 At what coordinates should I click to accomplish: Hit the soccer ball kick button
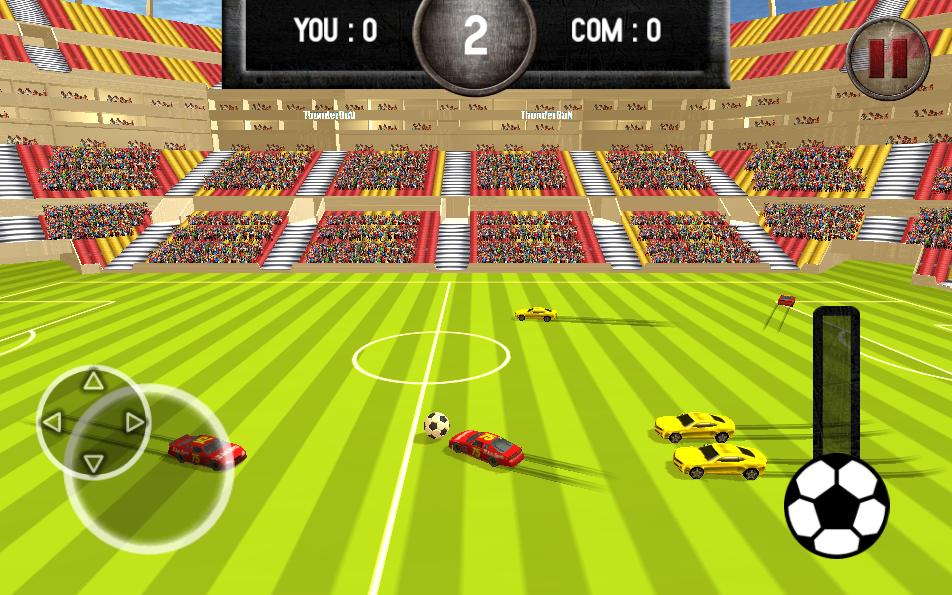coord(836,506)
